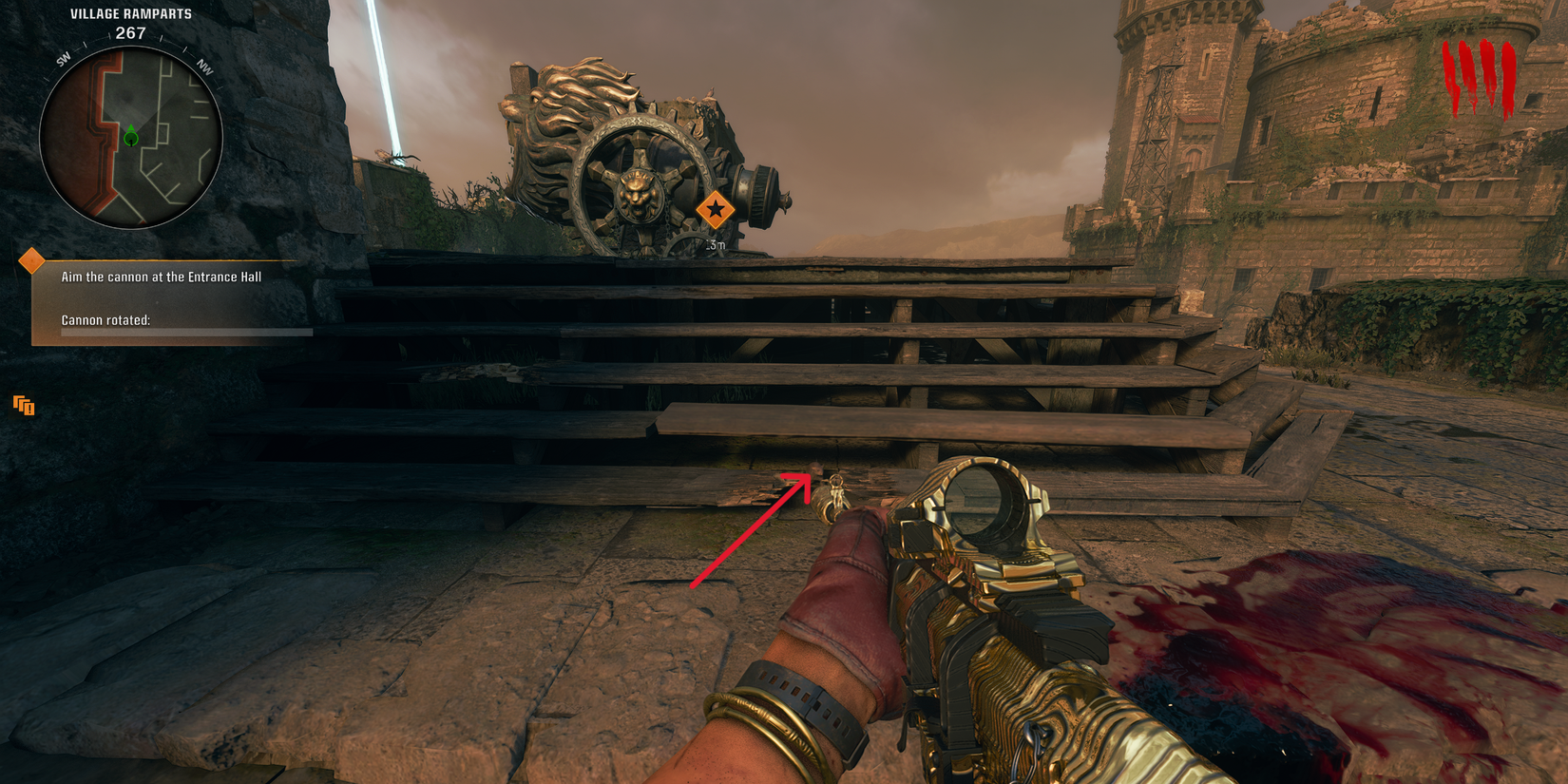Select the VILLAGE RAMPARTS location label
This screenshot has width=1568, height=784.
130,13
